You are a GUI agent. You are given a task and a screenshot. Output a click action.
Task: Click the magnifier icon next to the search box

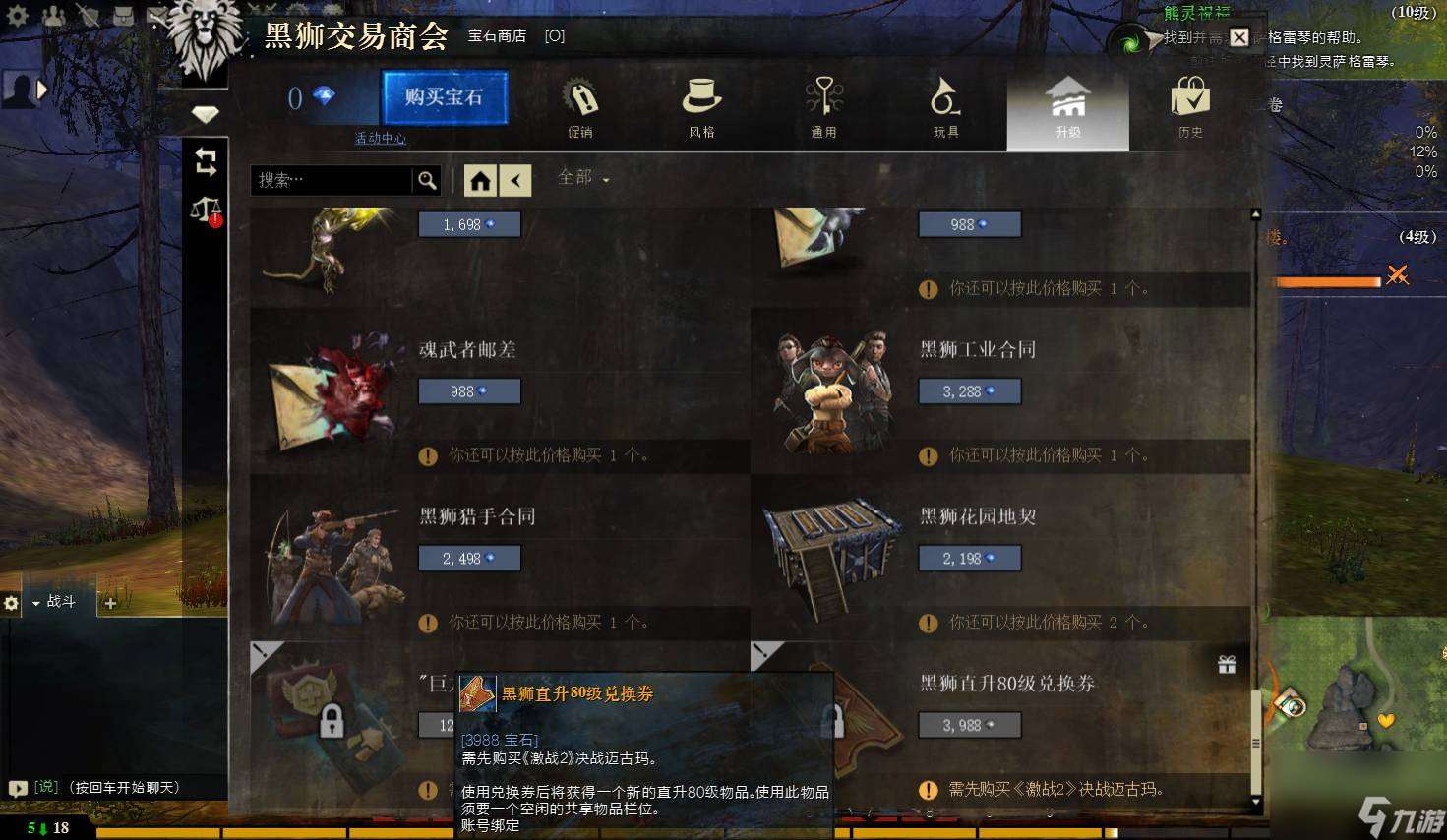[x=427, y=180]
